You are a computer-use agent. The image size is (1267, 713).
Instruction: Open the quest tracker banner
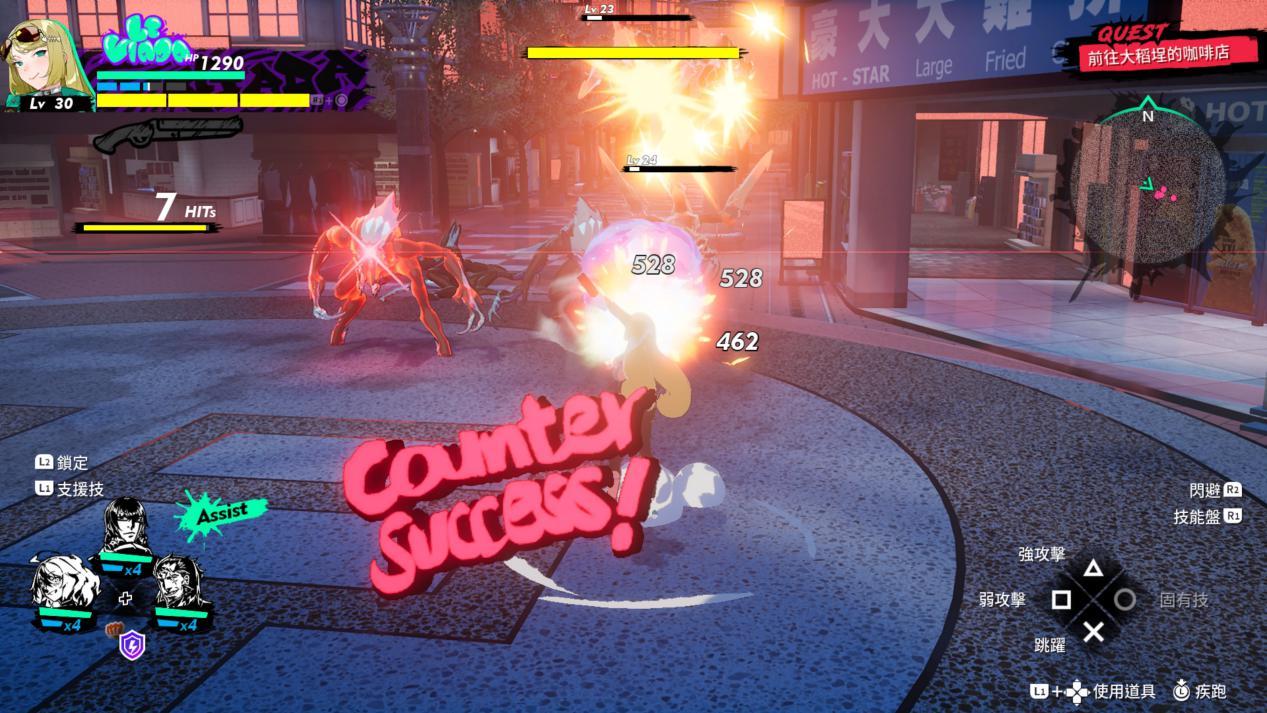(x=1158, y=49)
